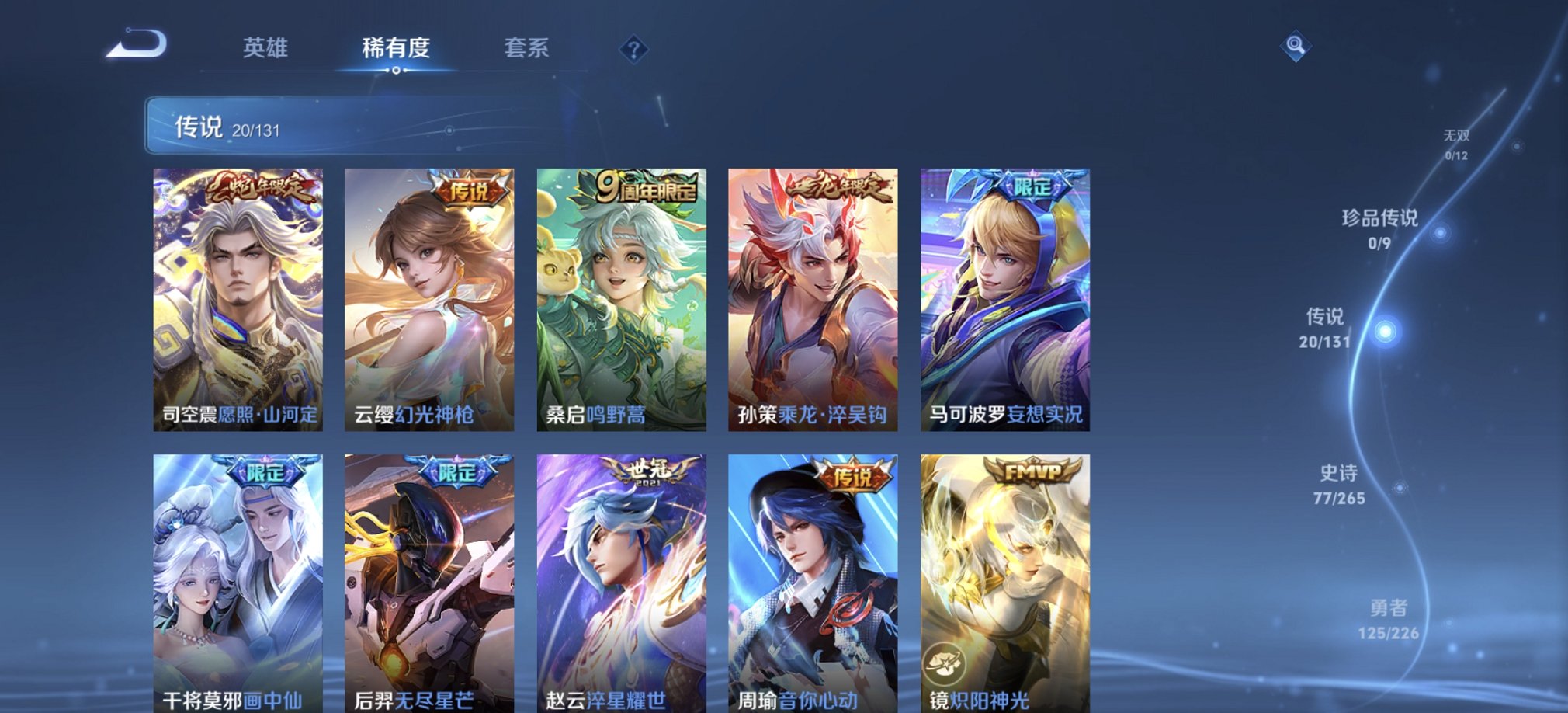Screen dimensions: 1568x713
Task: Switch to the 套系 tab
Action: tap(524, 49)
